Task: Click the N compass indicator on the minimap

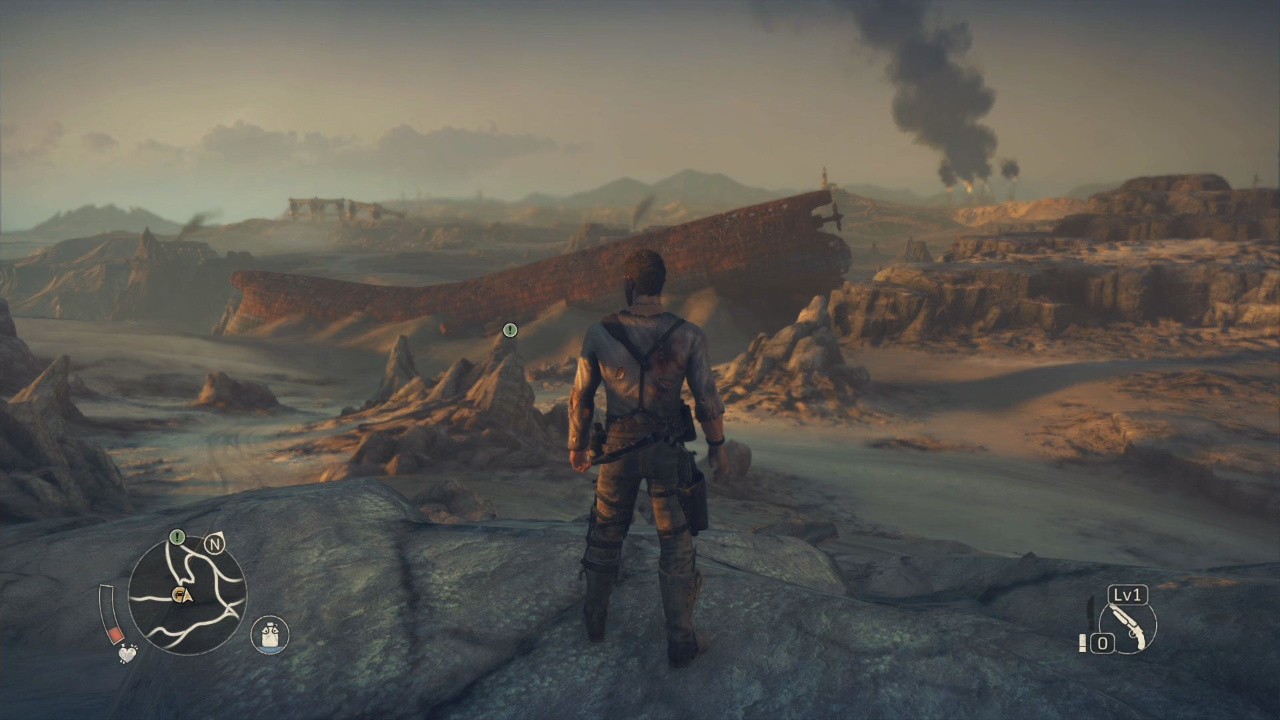Action: pyautogui.click(x=214, y=543)
